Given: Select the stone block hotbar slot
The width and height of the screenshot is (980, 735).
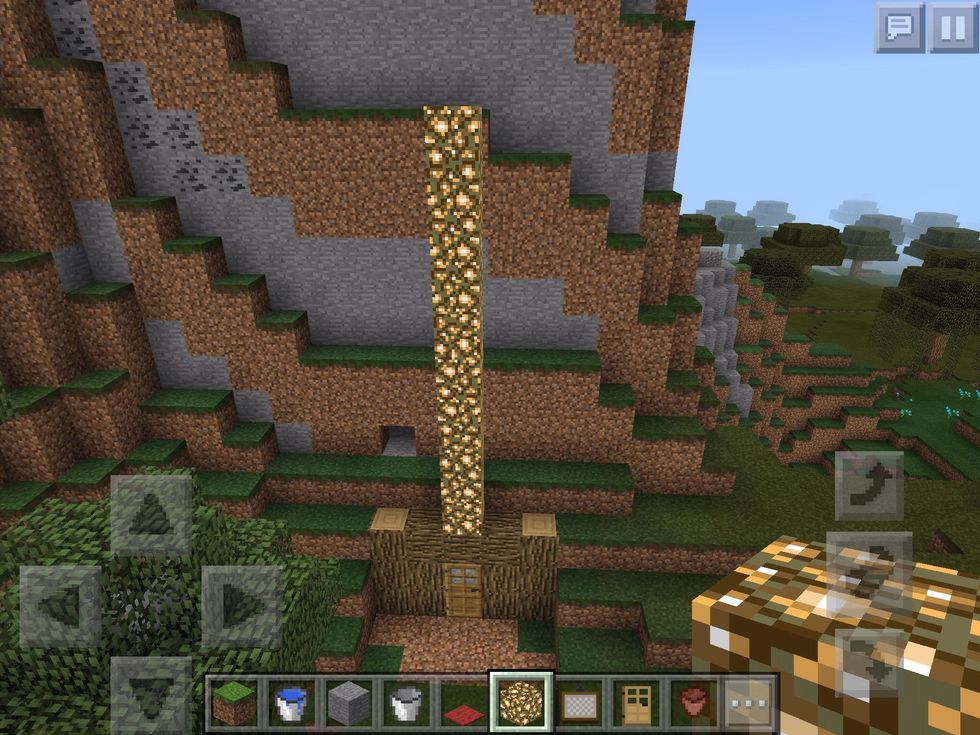Looking at the screenshot, I should click(x=349, y=703).
